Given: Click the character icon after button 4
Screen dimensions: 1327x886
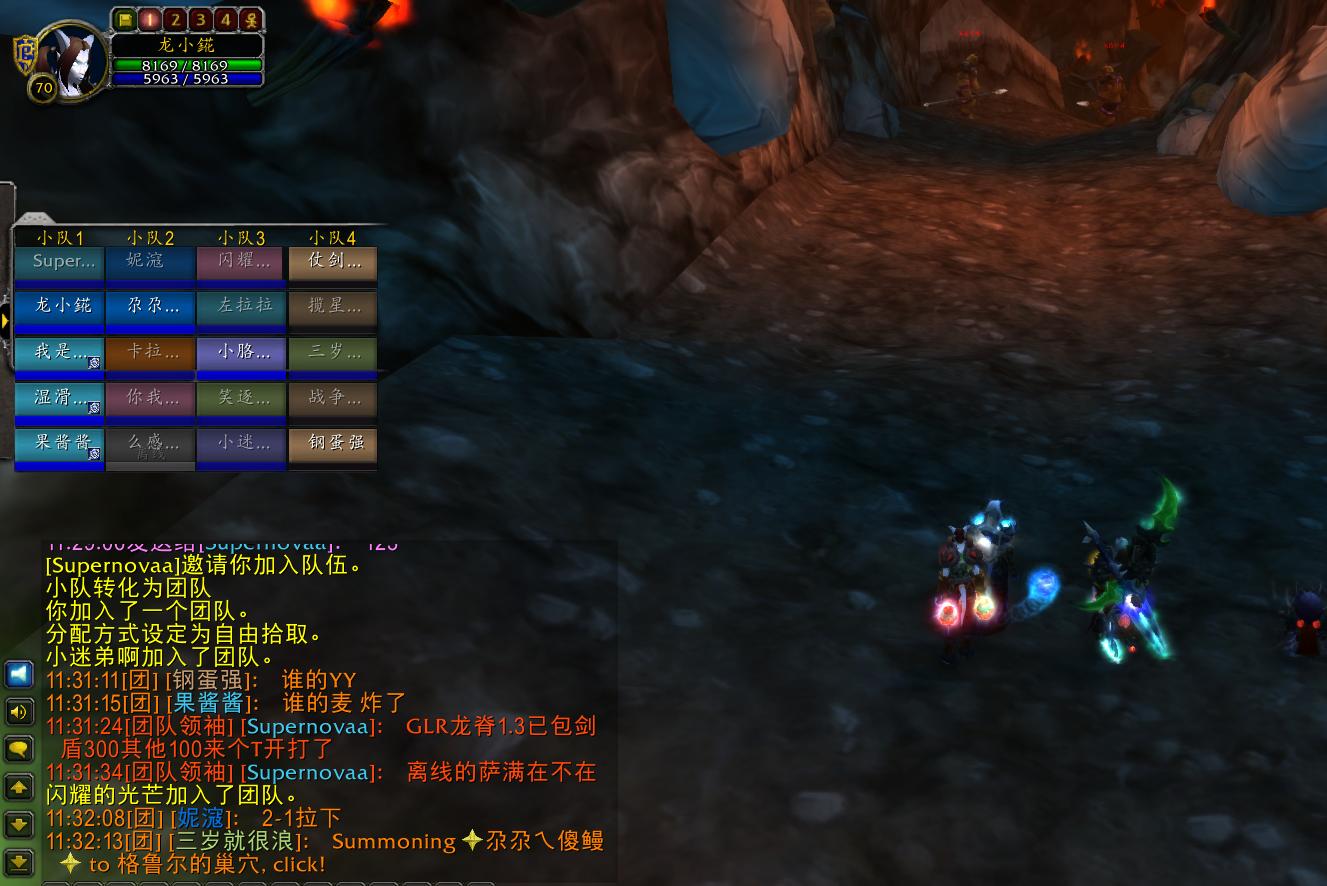Looking at the screenshot, I should tap(249, 19).
